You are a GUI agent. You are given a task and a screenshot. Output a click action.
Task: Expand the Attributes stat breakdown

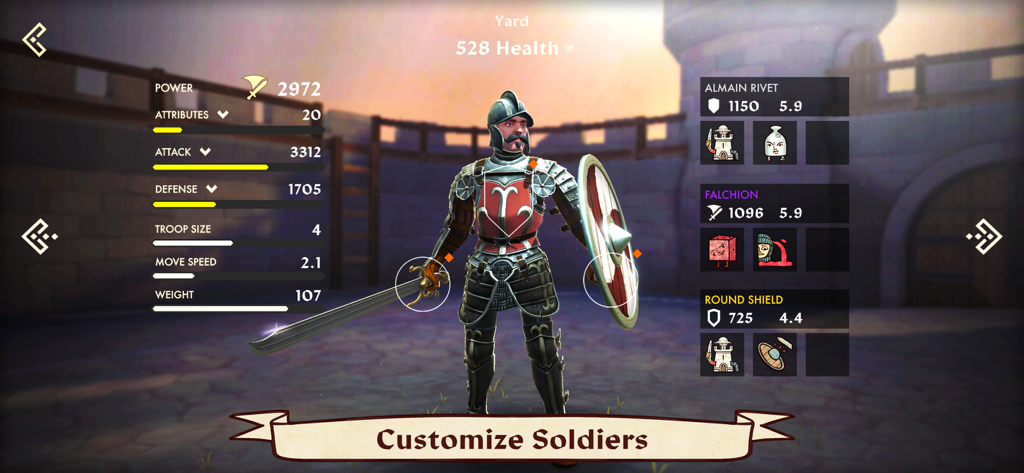[222, 115]
